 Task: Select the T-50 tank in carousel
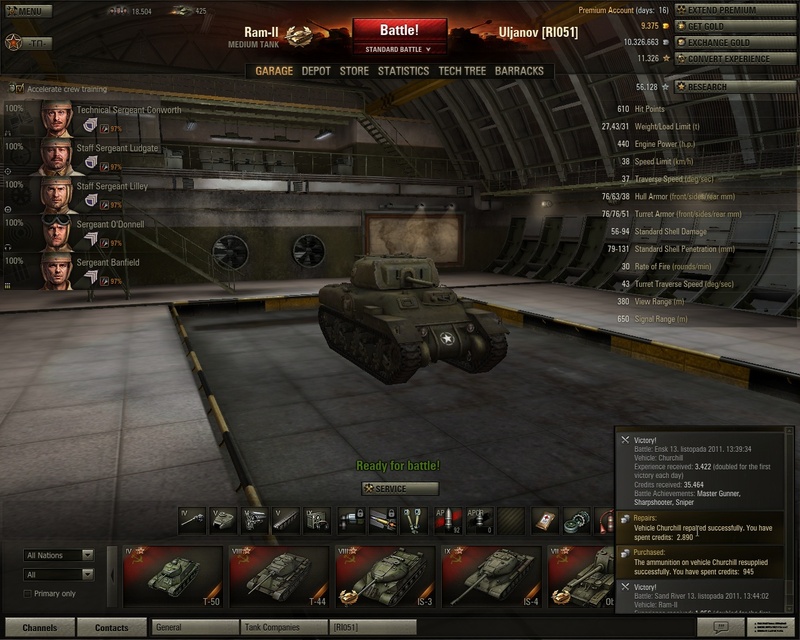point(172,578)
